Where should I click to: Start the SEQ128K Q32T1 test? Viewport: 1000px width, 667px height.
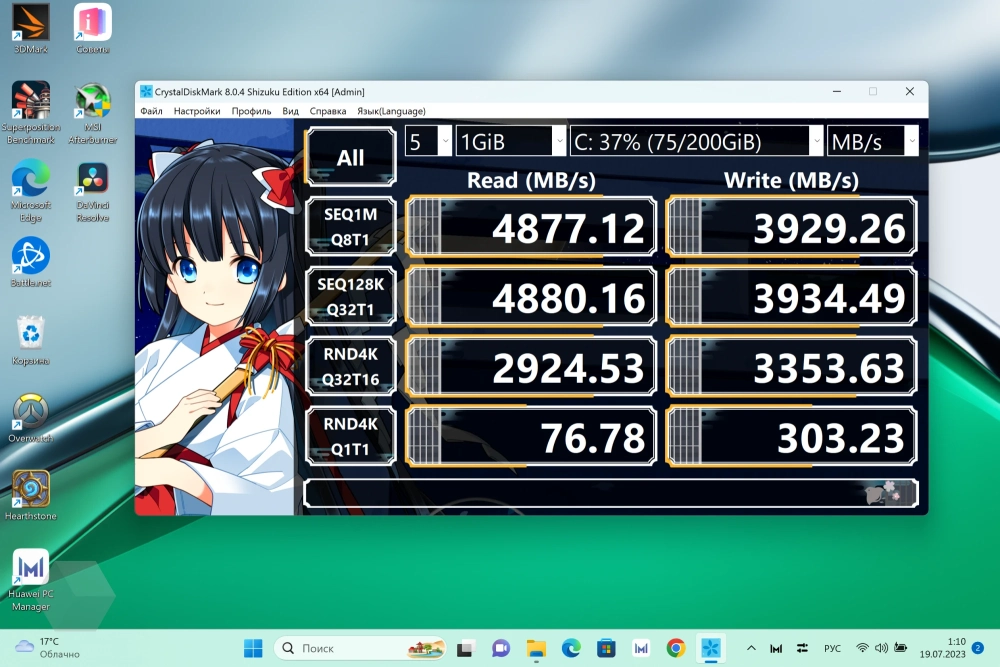(x=350, y=297)
